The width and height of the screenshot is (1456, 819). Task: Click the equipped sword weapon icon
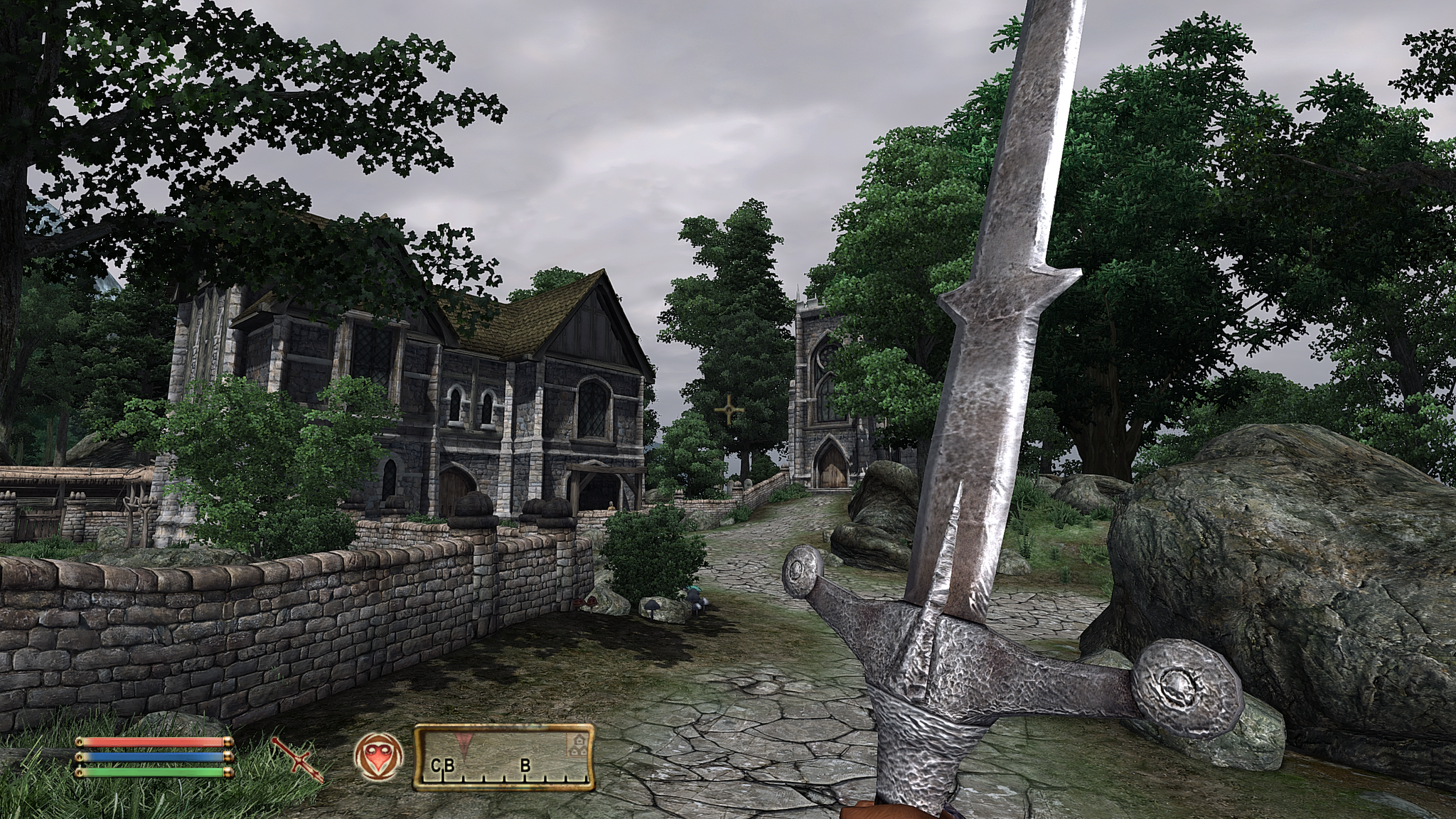click(297, 759)
